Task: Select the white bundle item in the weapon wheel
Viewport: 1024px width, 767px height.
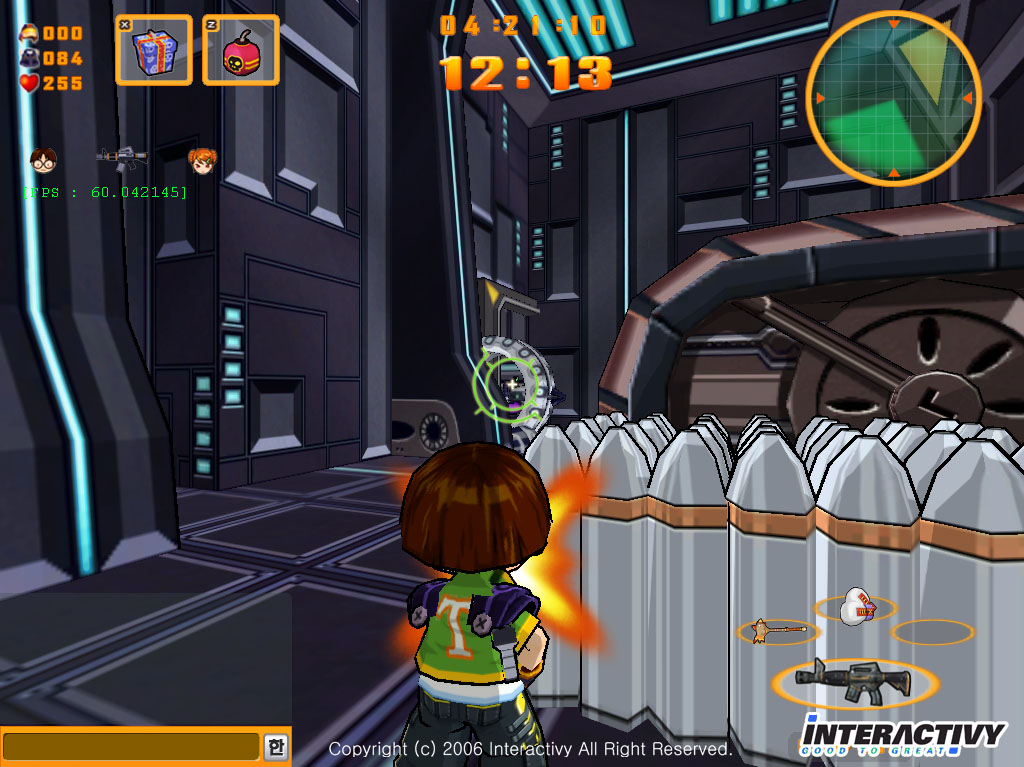Action: click(855, 606)
